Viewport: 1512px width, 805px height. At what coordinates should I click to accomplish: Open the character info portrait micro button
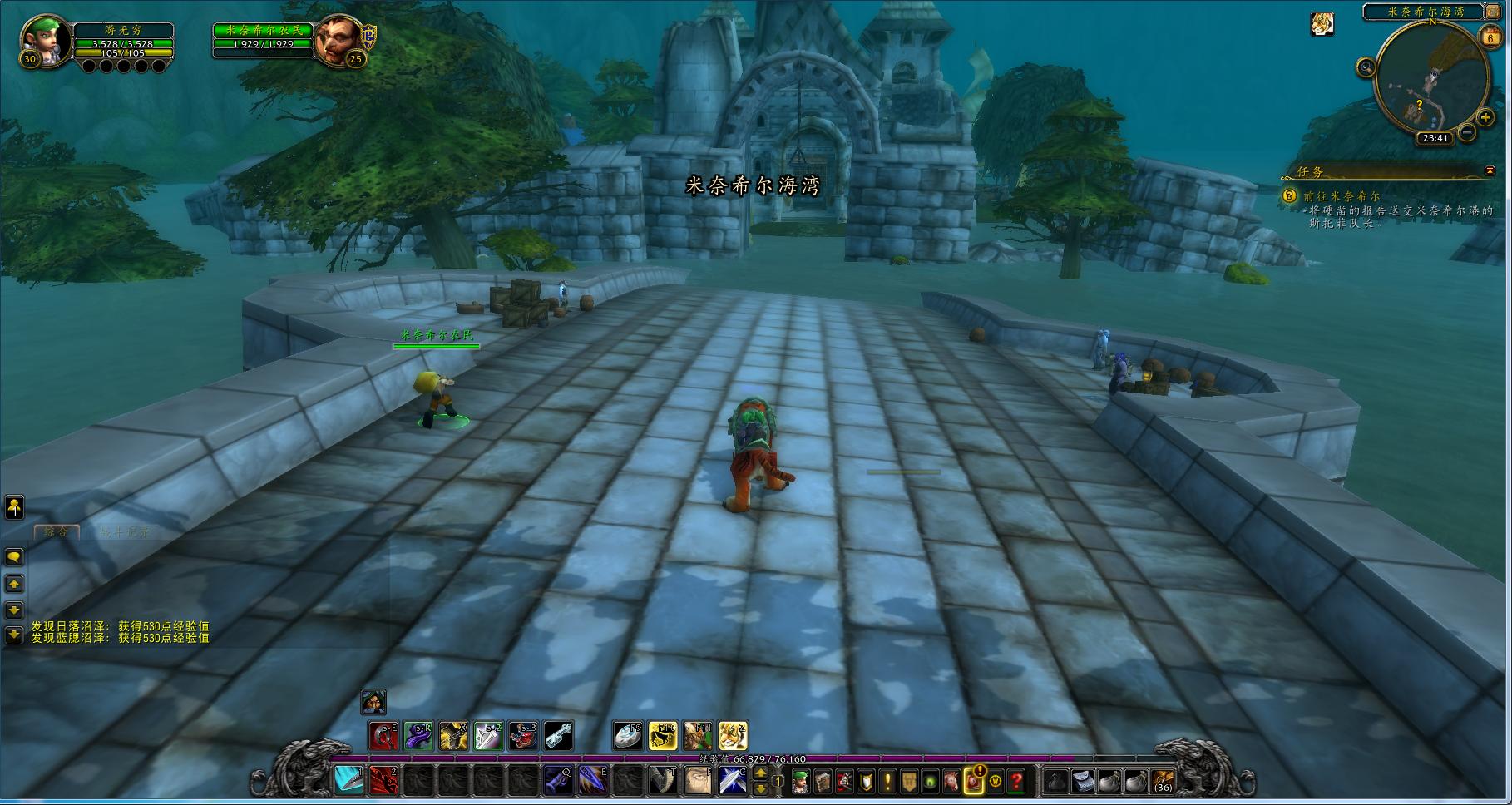pos(801,781)
